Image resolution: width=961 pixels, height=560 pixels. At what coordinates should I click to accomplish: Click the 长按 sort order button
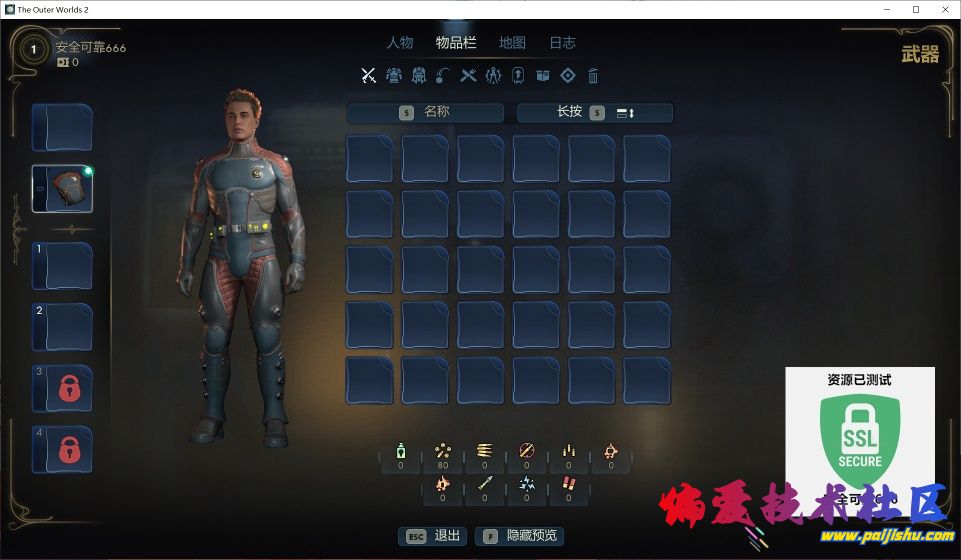pos(594,112)
